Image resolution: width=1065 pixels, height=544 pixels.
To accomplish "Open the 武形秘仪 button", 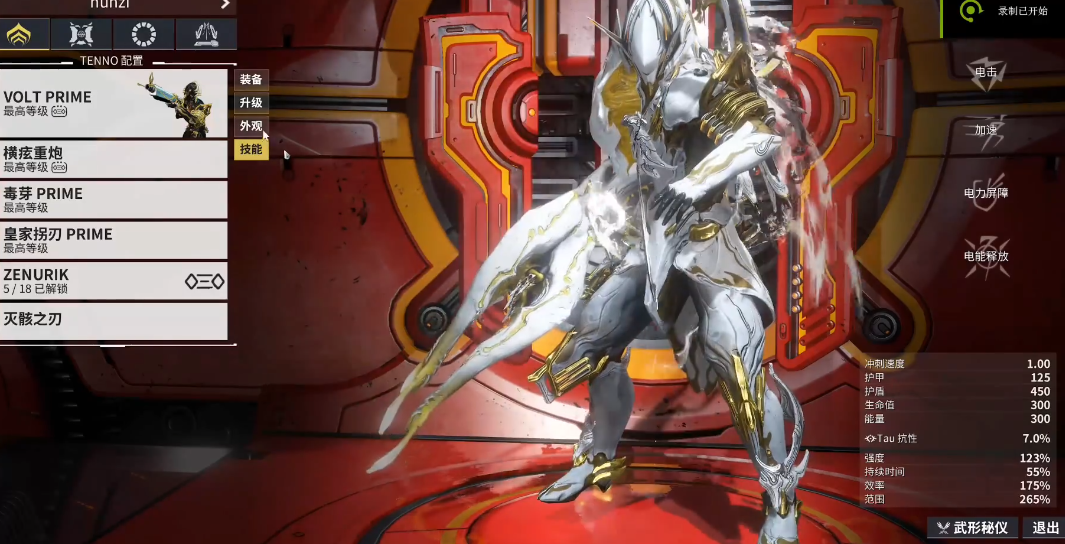I will click(973, 528).
